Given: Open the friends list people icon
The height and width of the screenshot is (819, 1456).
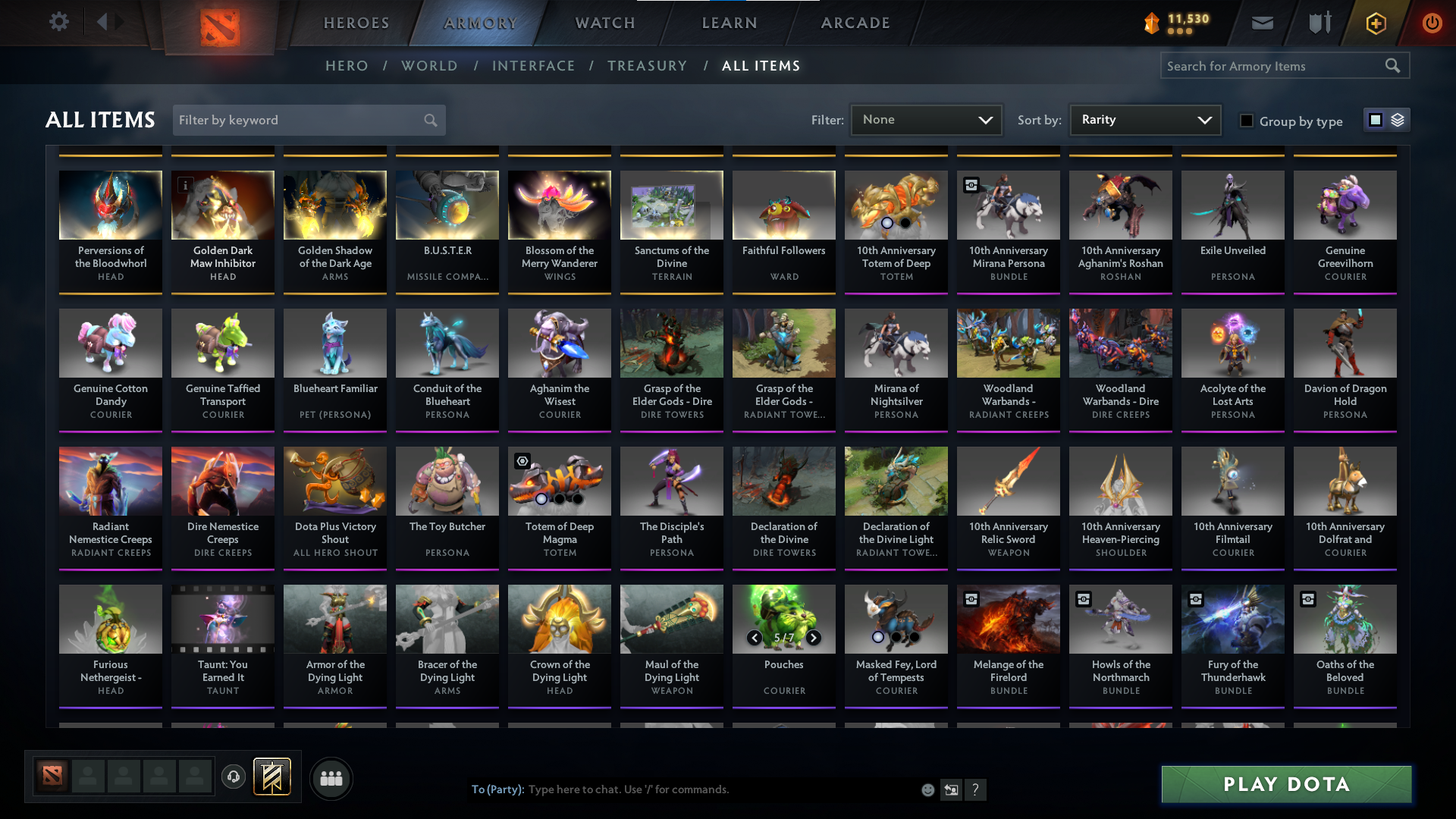Looking at the screenshot, I should (x=330, y=778).
